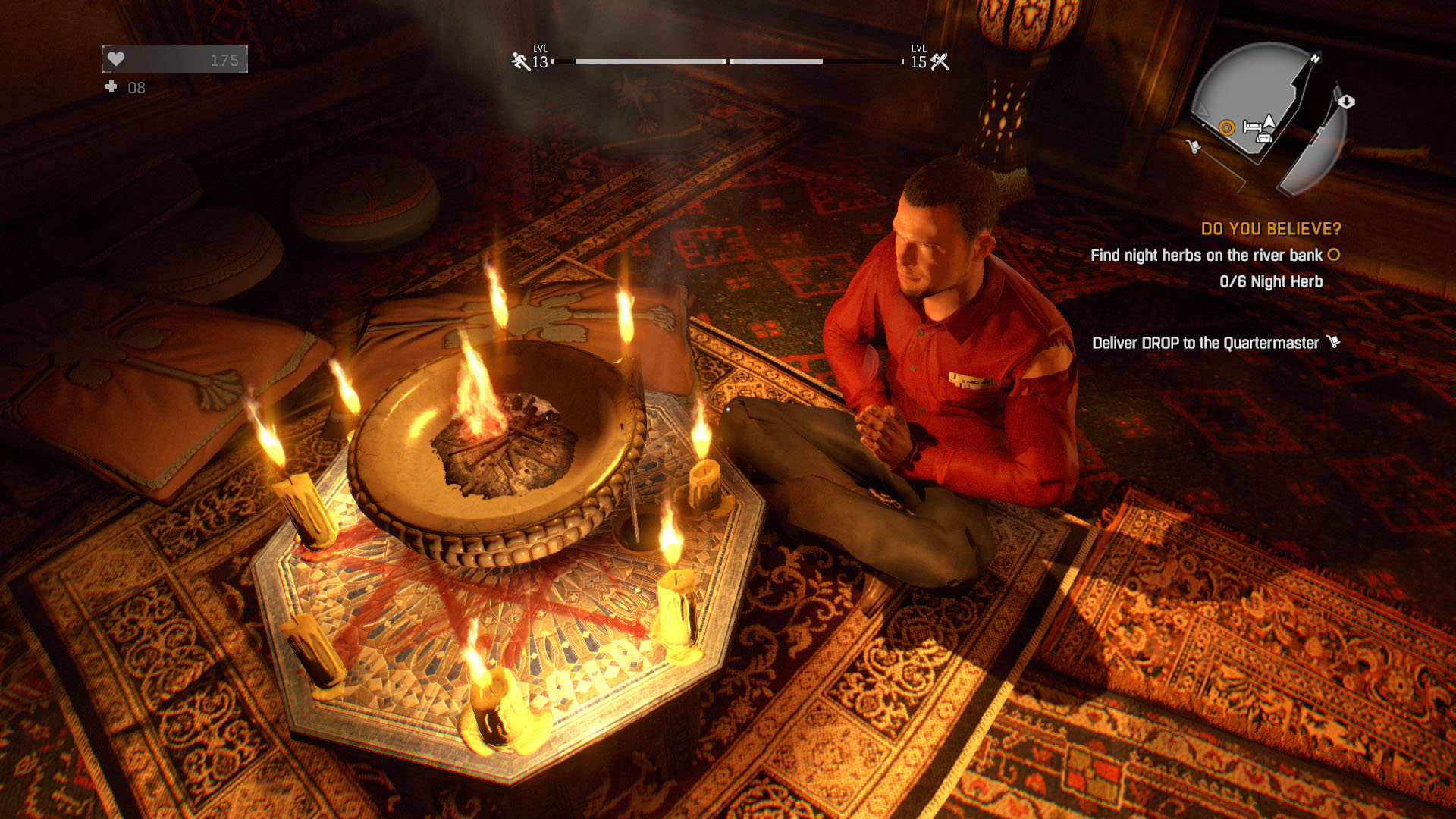Select the bed safe zone icon on the minimap
Image resolution: width=1456 pixels, height=819 pixels.
coord(1251,127)
